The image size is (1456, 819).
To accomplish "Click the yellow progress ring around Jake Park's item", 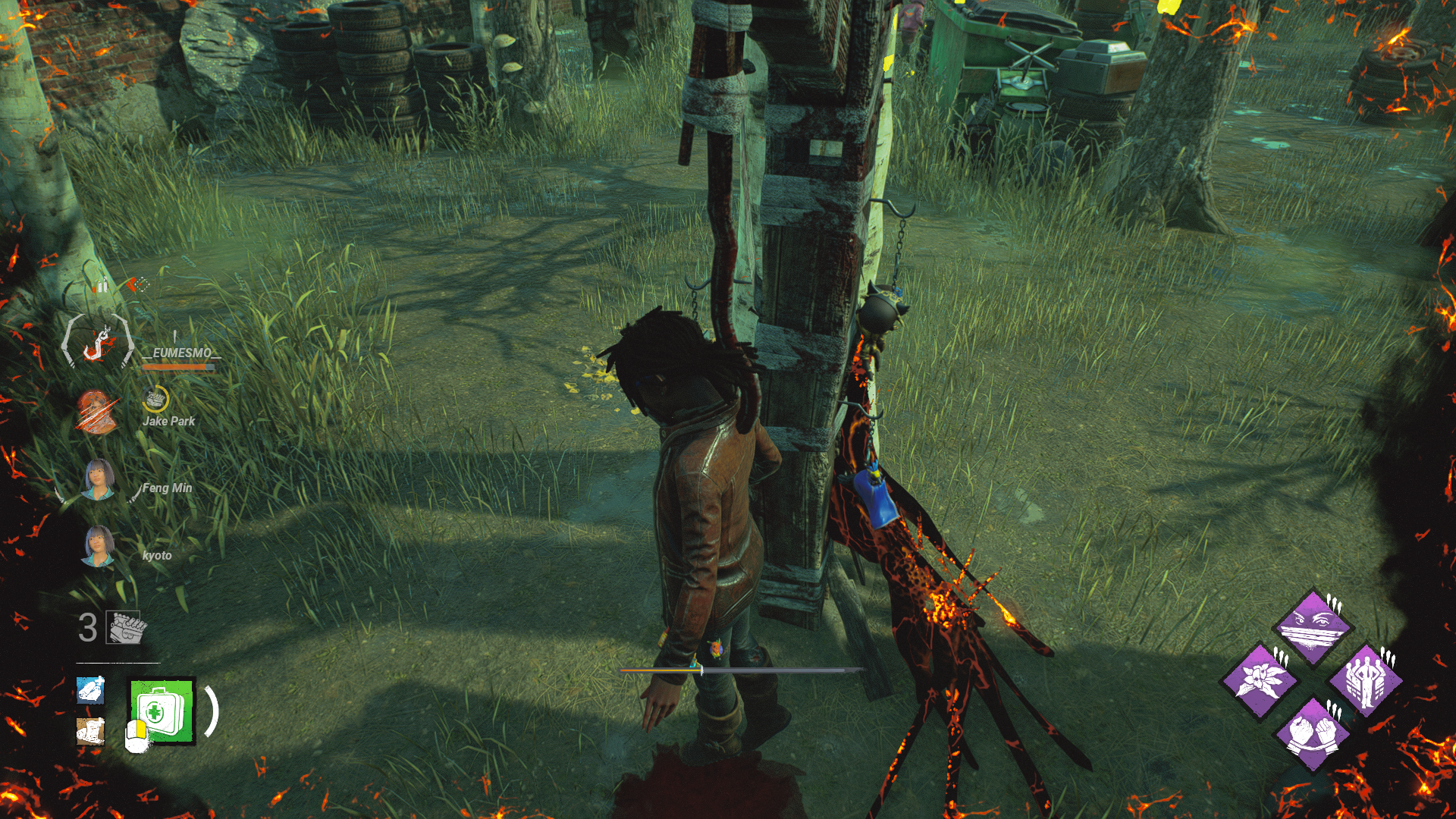I will (155, 398).
